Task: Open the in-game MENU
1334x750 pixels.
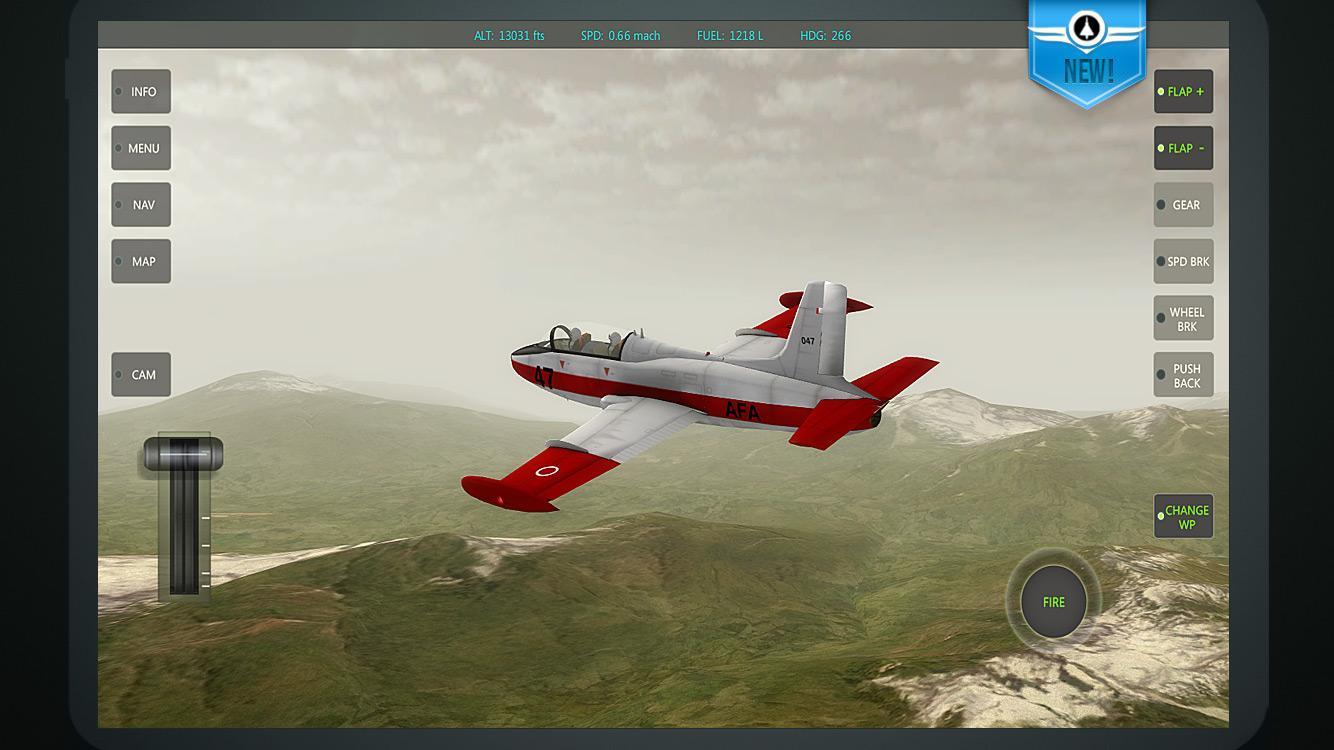Action: [141, 147]
